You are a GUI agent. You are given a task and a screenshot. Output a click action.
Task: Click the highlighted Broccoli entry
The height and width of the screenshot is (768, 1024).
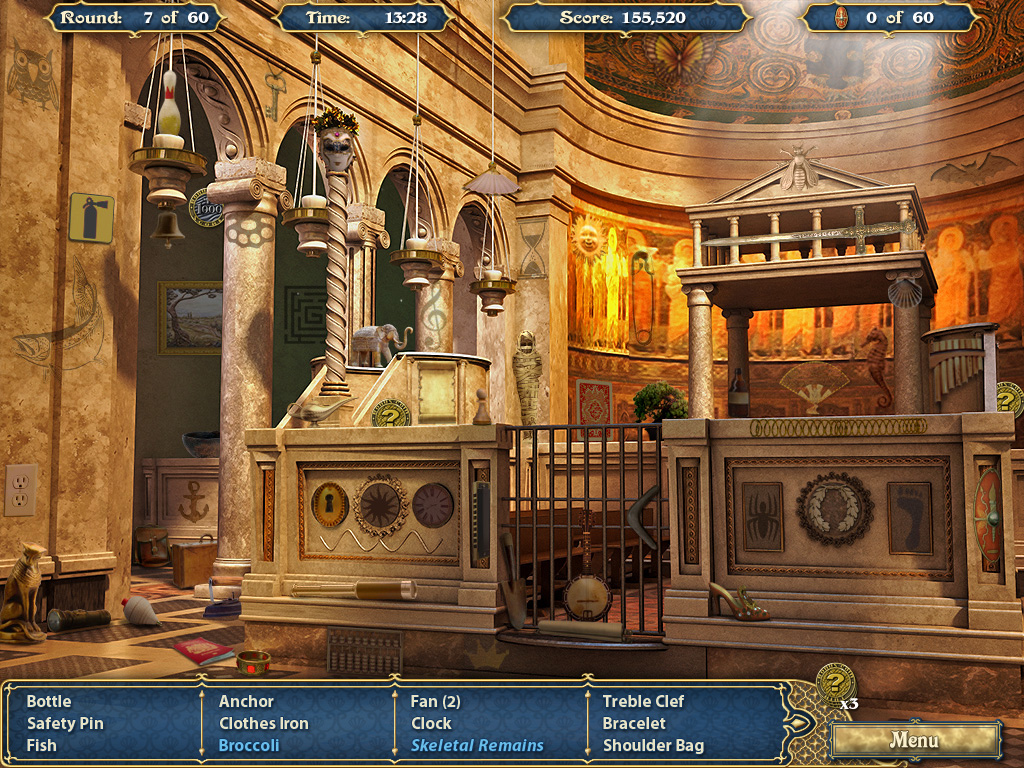pos(249,745)
